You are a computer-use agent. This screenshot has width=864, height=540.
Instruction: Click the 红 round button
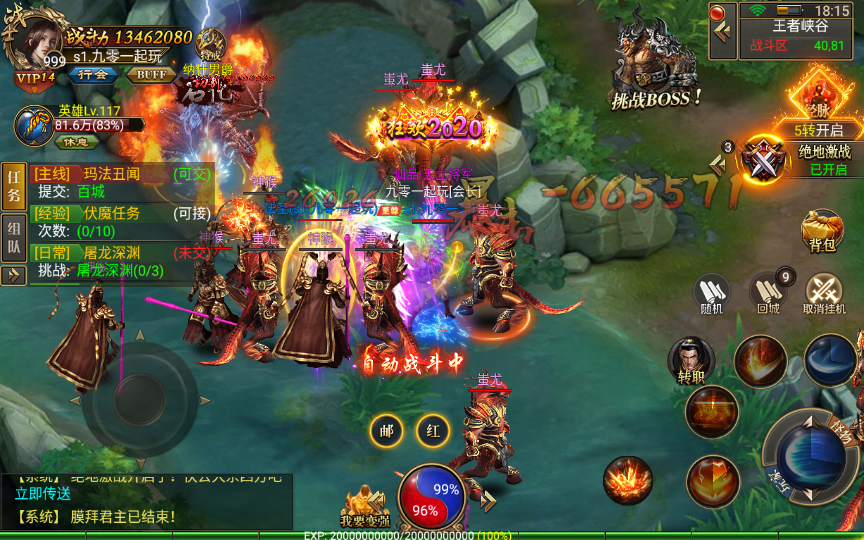pos(433,430)
